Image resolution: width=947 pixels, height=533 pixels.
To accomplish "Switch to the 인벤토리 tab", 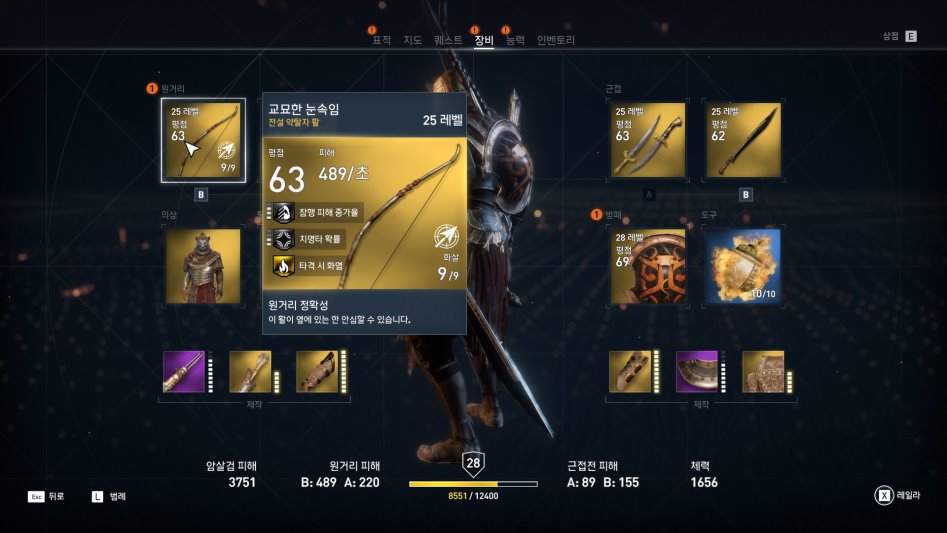I will [556, 40].
